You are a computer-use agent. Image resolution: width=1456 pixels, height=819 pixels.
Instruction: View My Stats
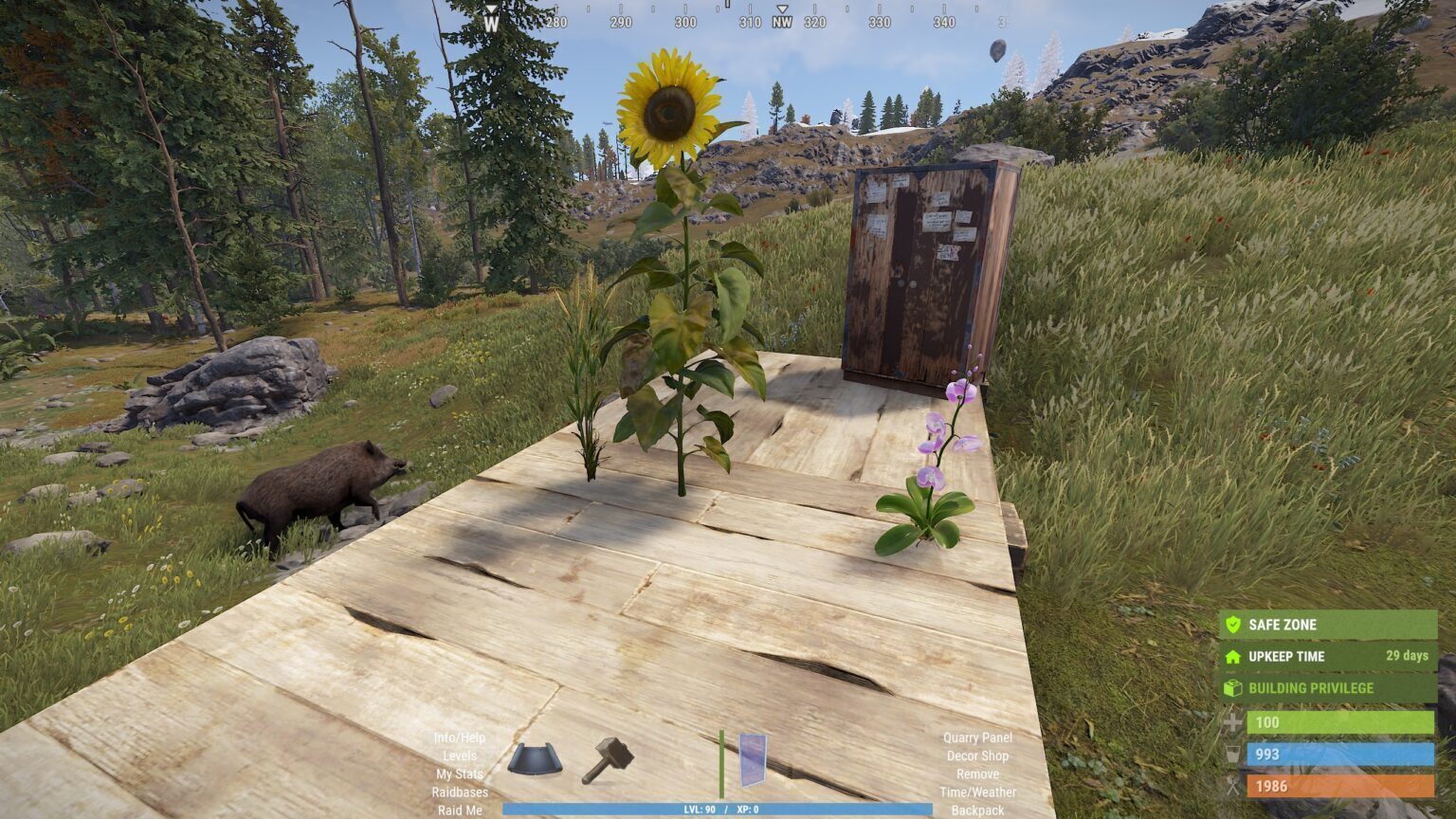point(460,773)
